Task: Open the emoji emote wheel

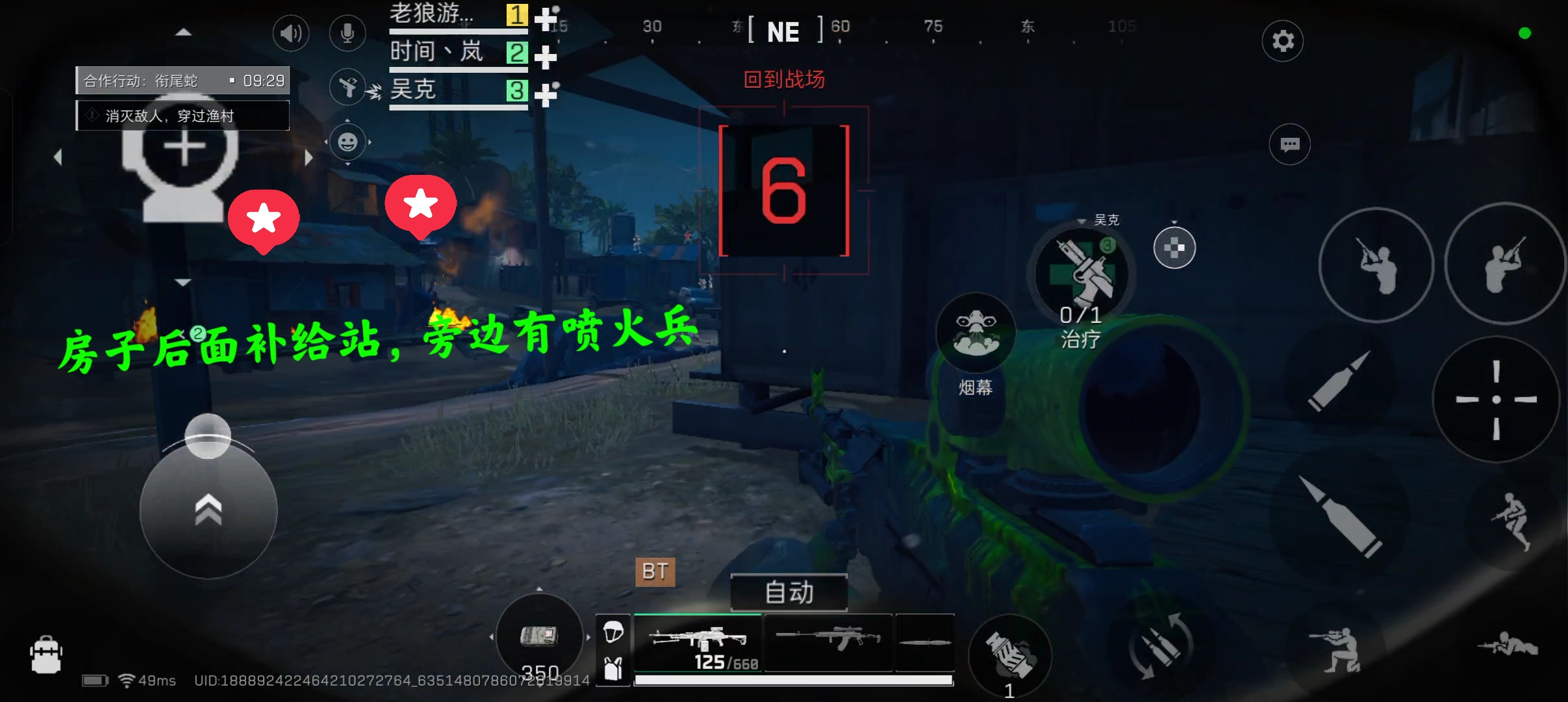Action: point(348,142)
